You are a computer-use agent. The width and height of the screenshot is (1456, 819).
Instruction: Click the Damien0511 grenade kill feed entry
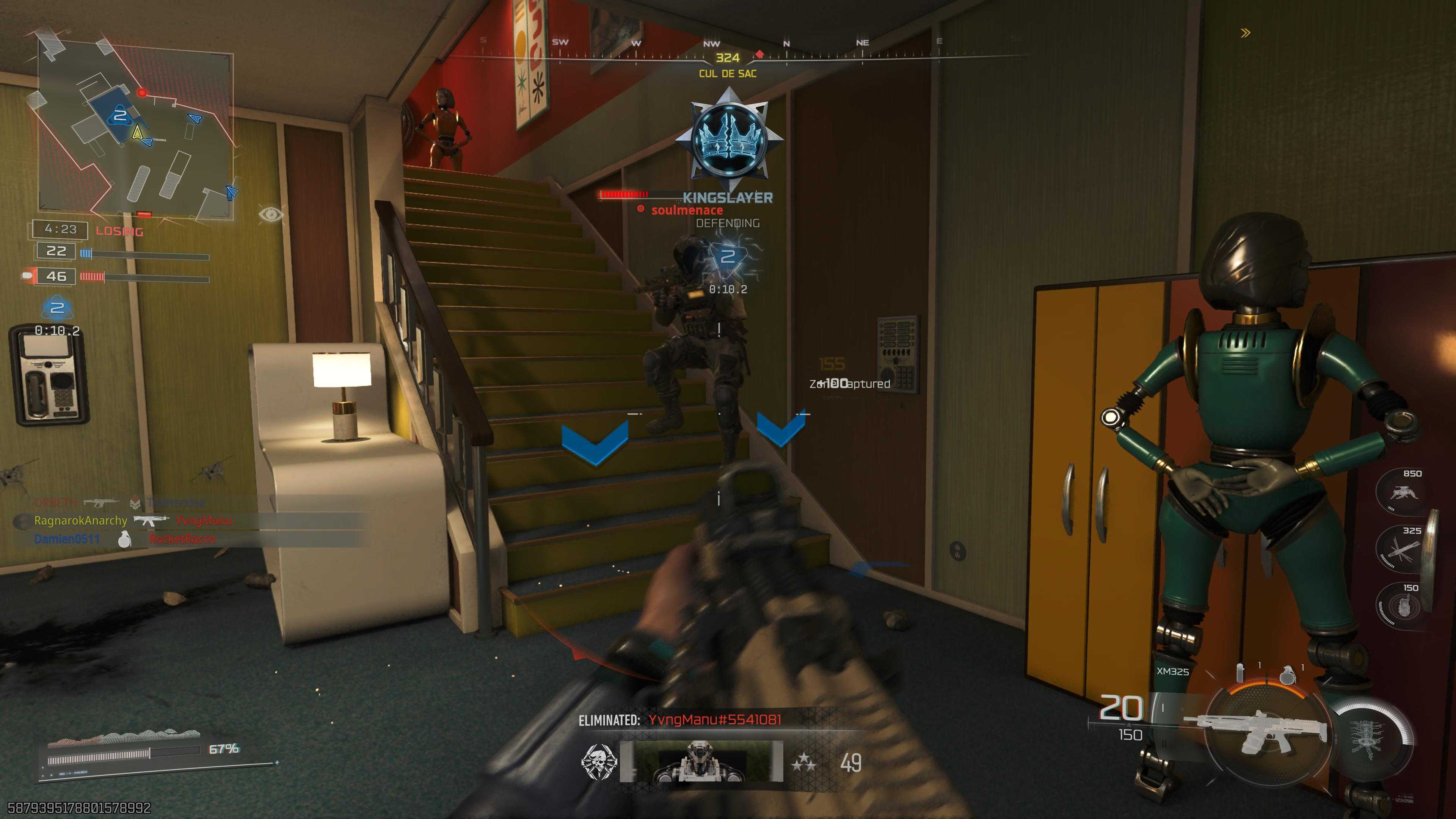click(x=124, y=539)
